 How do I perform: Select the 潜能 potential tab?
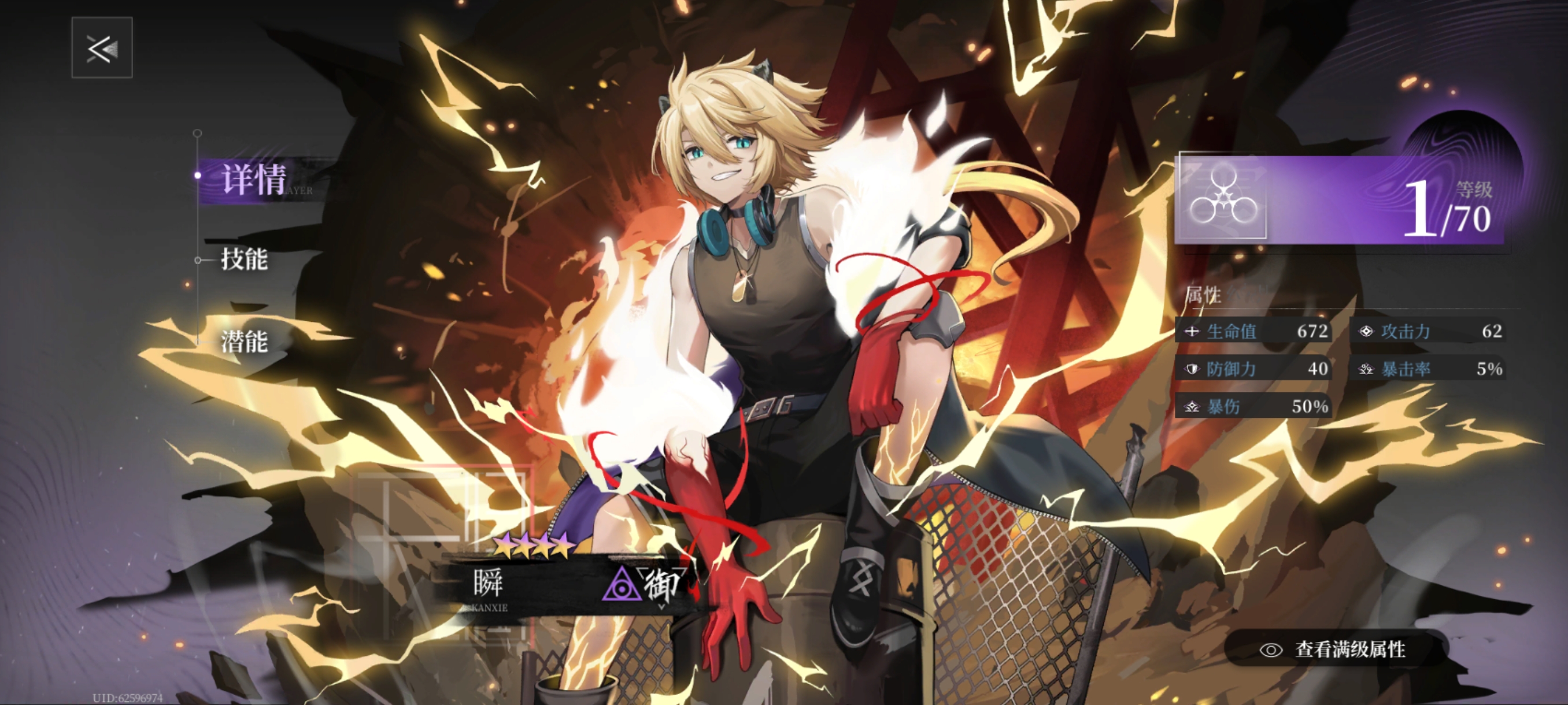244,342
